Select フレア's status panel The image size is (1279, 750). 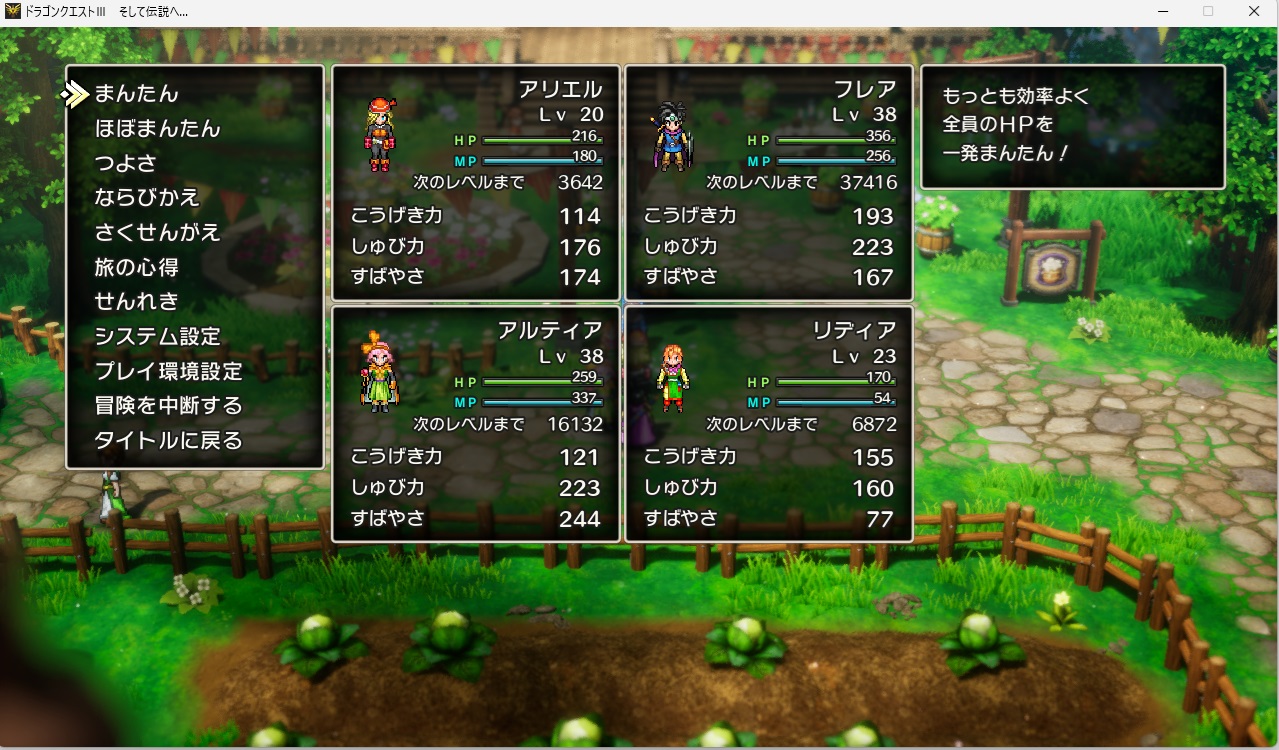click(x=768, y=183)
